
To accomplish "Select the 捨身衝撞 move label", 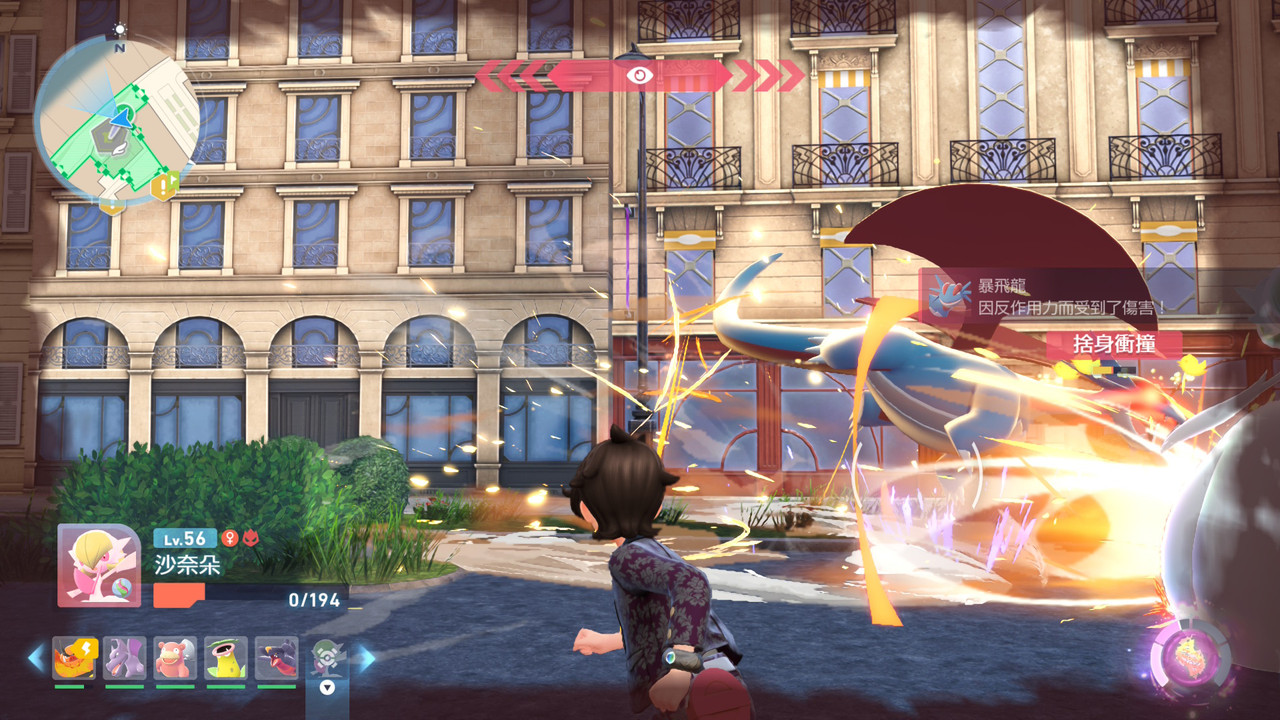I will tap(1113, 344).
